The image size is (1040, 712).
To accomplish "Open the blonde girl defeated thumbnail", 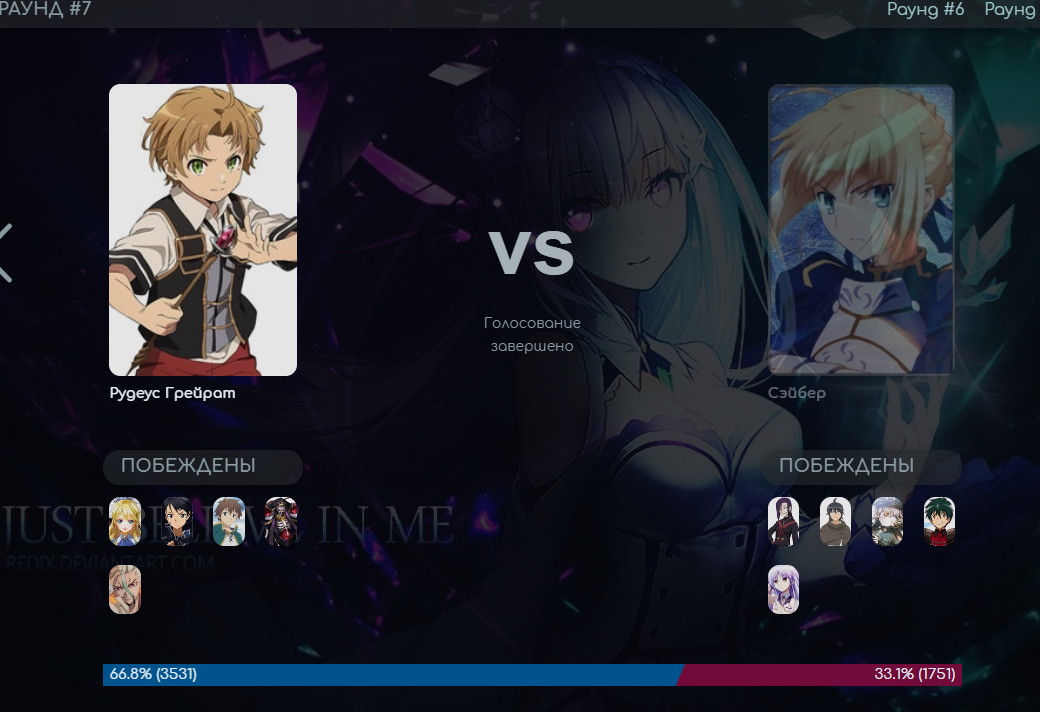I will 125,521.
